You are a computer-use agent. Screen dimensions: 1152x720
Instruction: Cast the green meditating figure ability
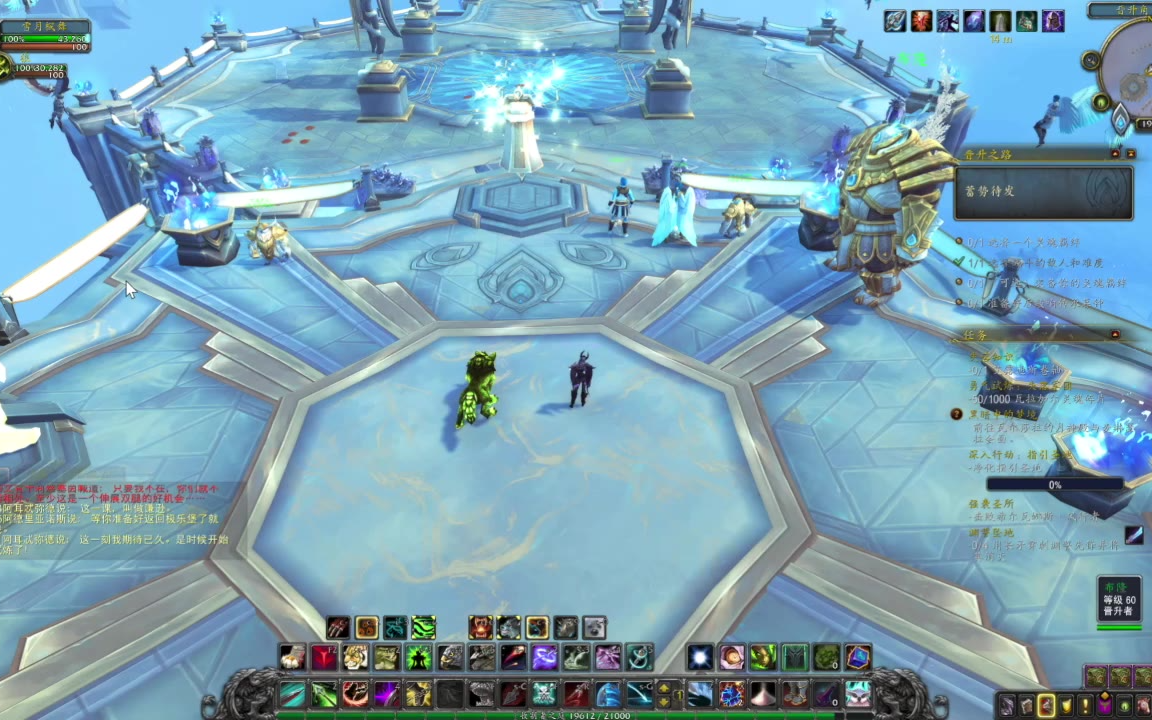(x=418, y=657)
